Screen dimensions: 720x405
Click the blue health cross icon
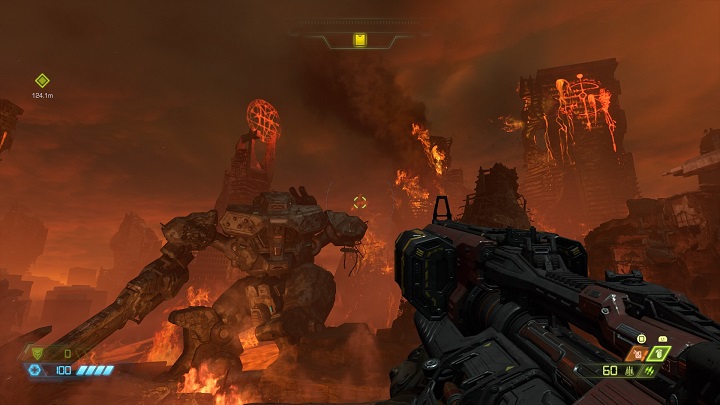[35, 370]
